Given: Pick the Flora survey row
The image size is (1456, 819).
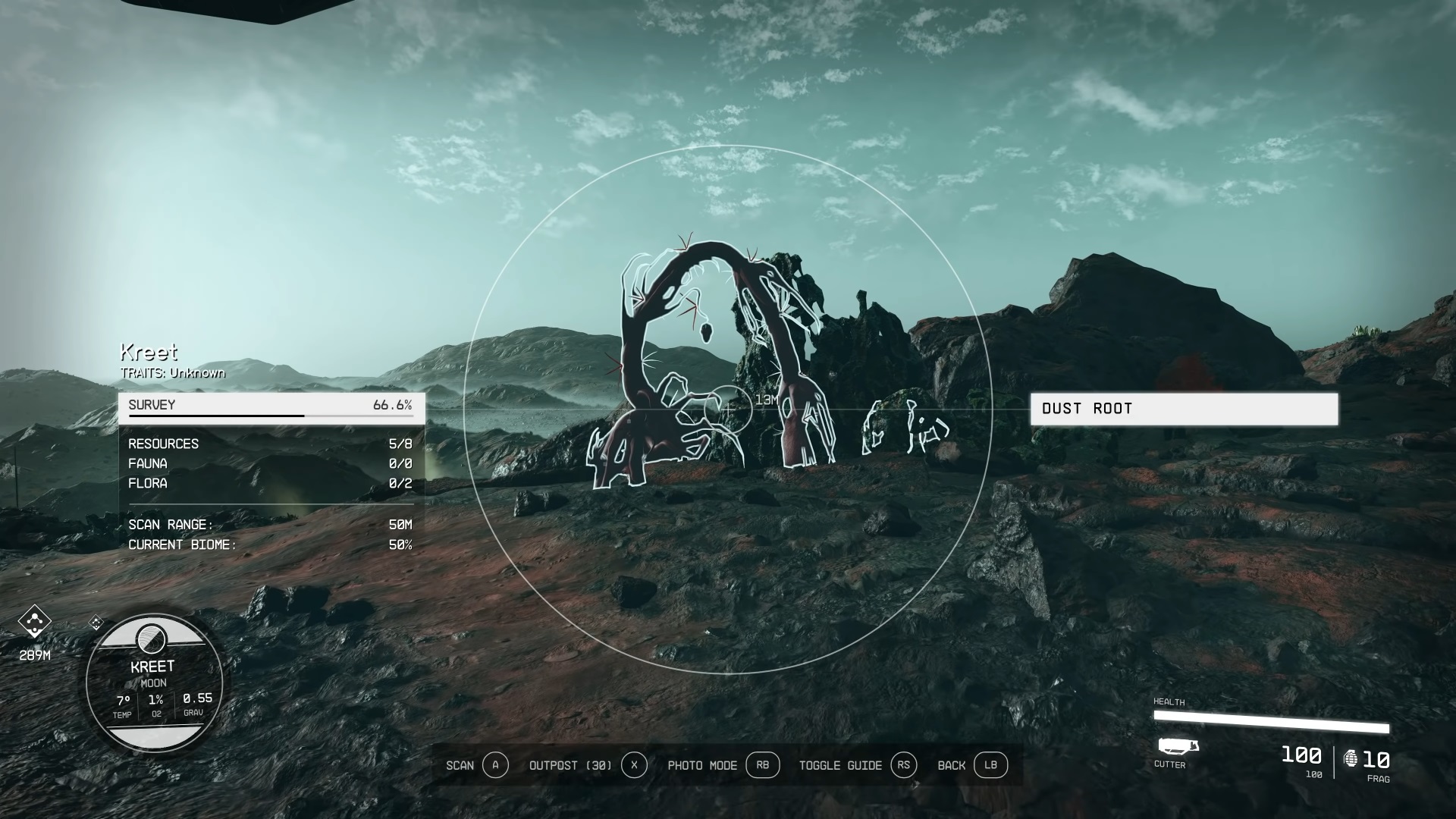Looking at the screenshot, I should point(270,483).
